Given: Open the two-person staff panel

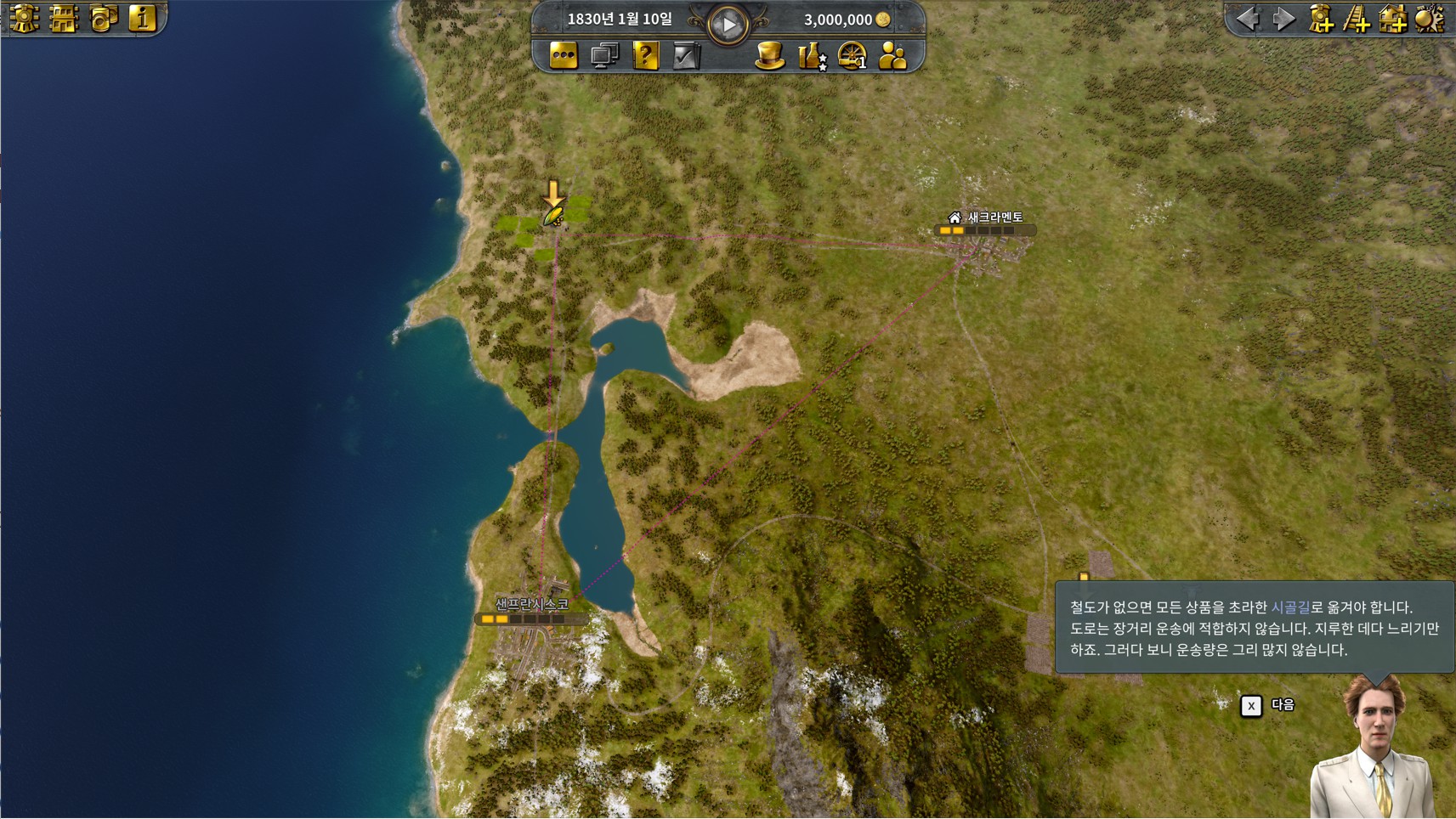Looking at the screenshot, I should click(x=892, y=56).
